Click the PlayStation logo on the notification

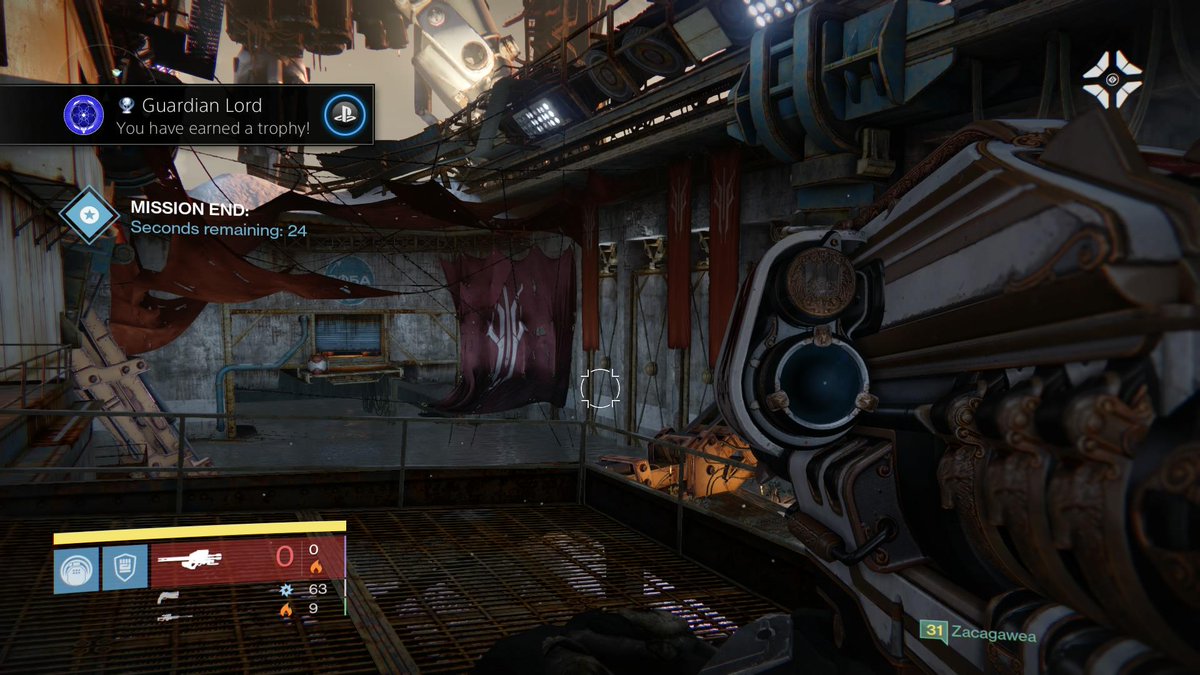pyautogui.click(x=345, y=115)
